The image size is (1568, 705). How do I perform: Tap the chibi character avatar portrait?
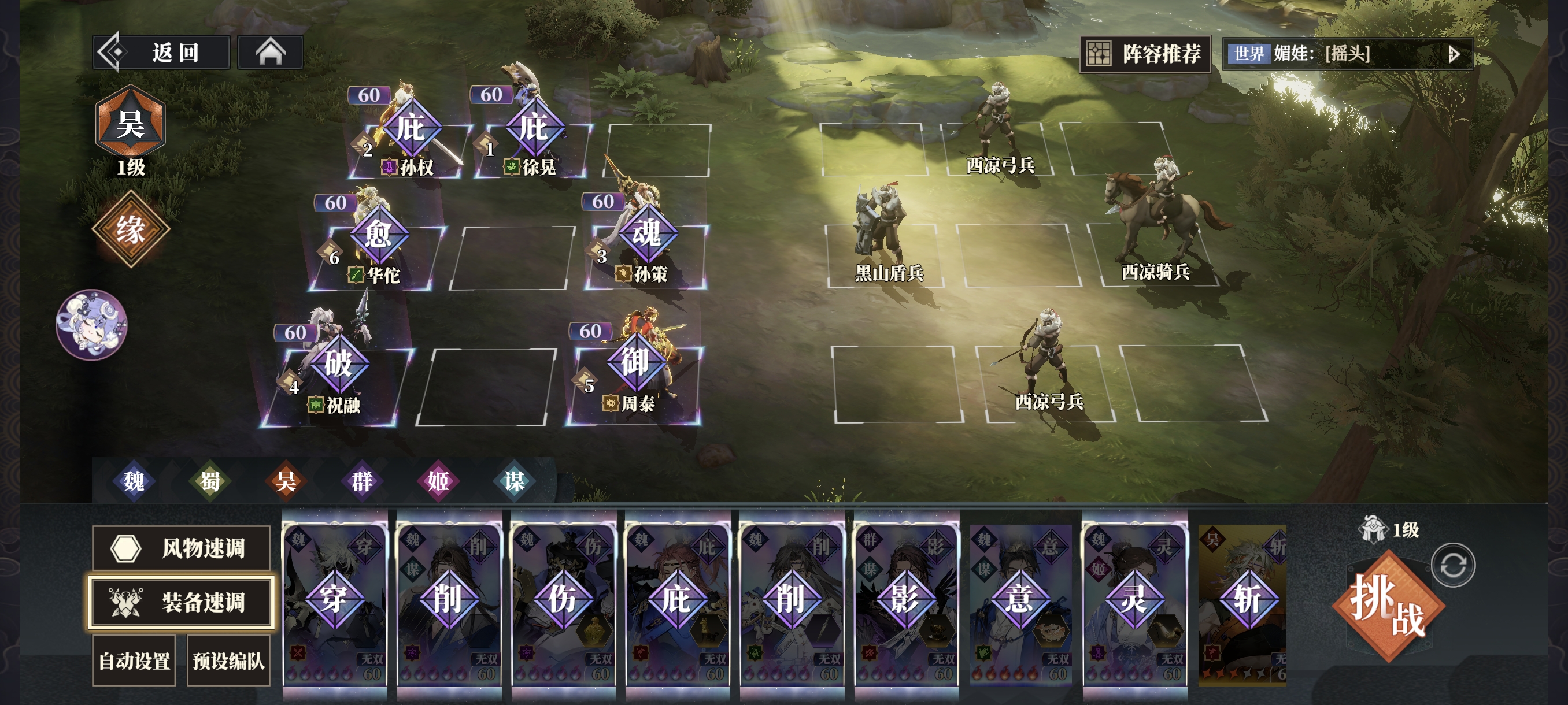[x=91, y=325]
